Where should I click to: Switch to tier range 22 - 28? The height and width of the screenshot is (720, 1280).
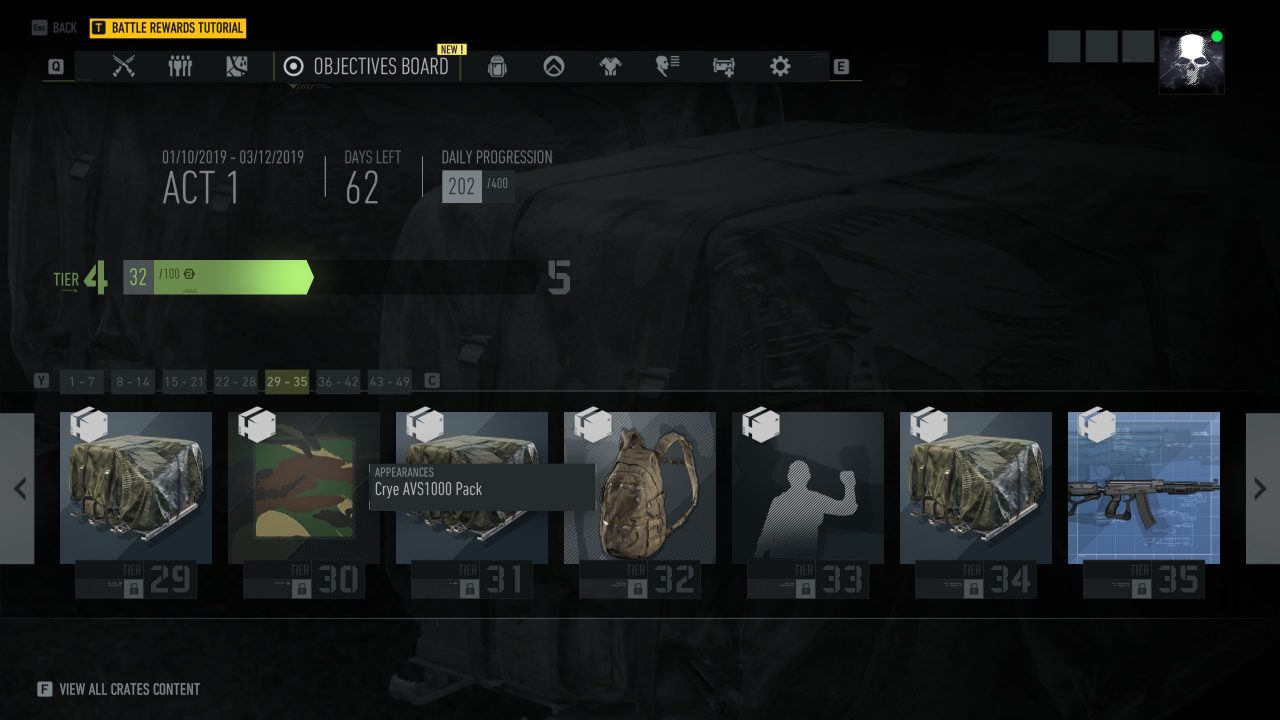point(236,381)
